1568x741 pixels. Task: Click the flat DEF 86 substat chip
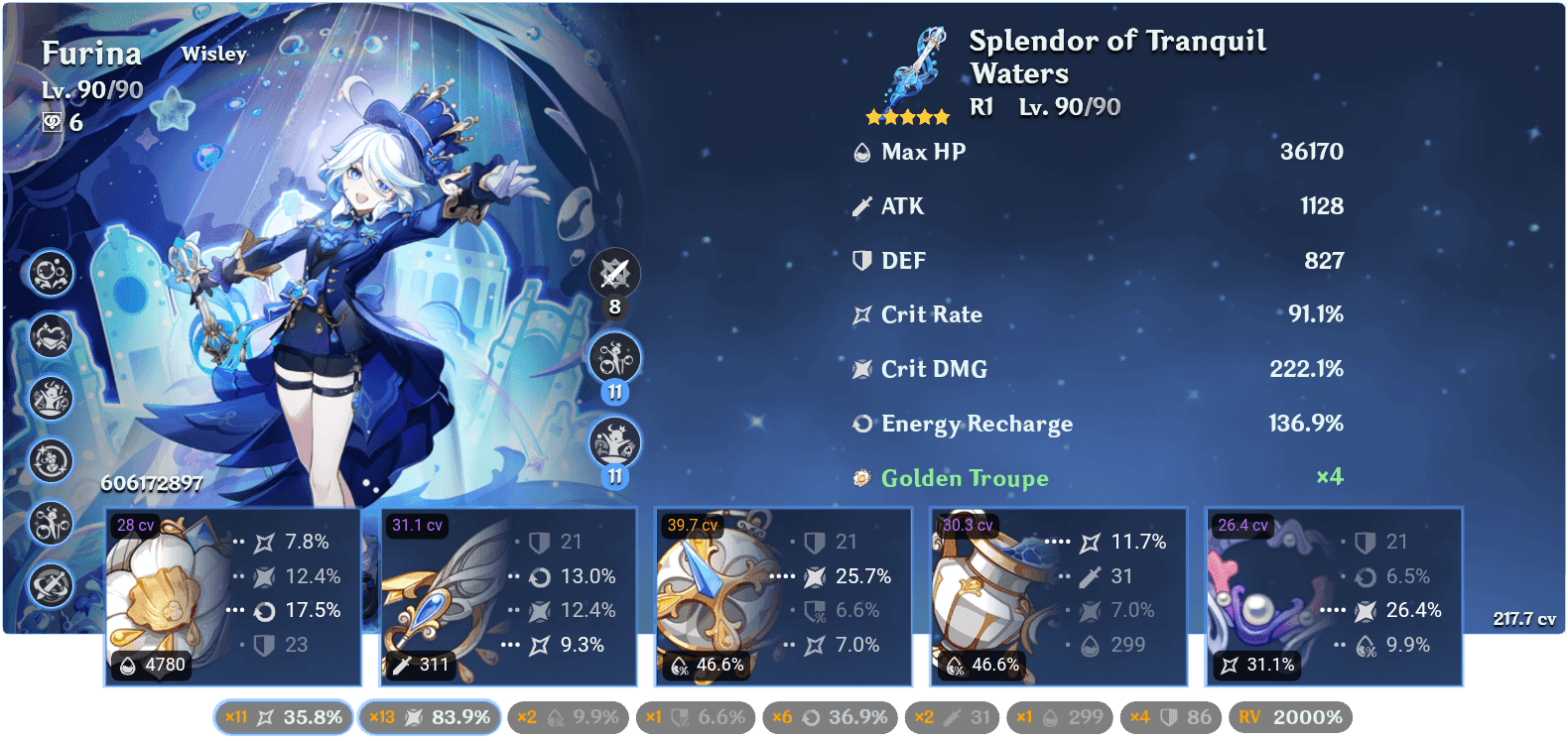[x=1171, y=717]
